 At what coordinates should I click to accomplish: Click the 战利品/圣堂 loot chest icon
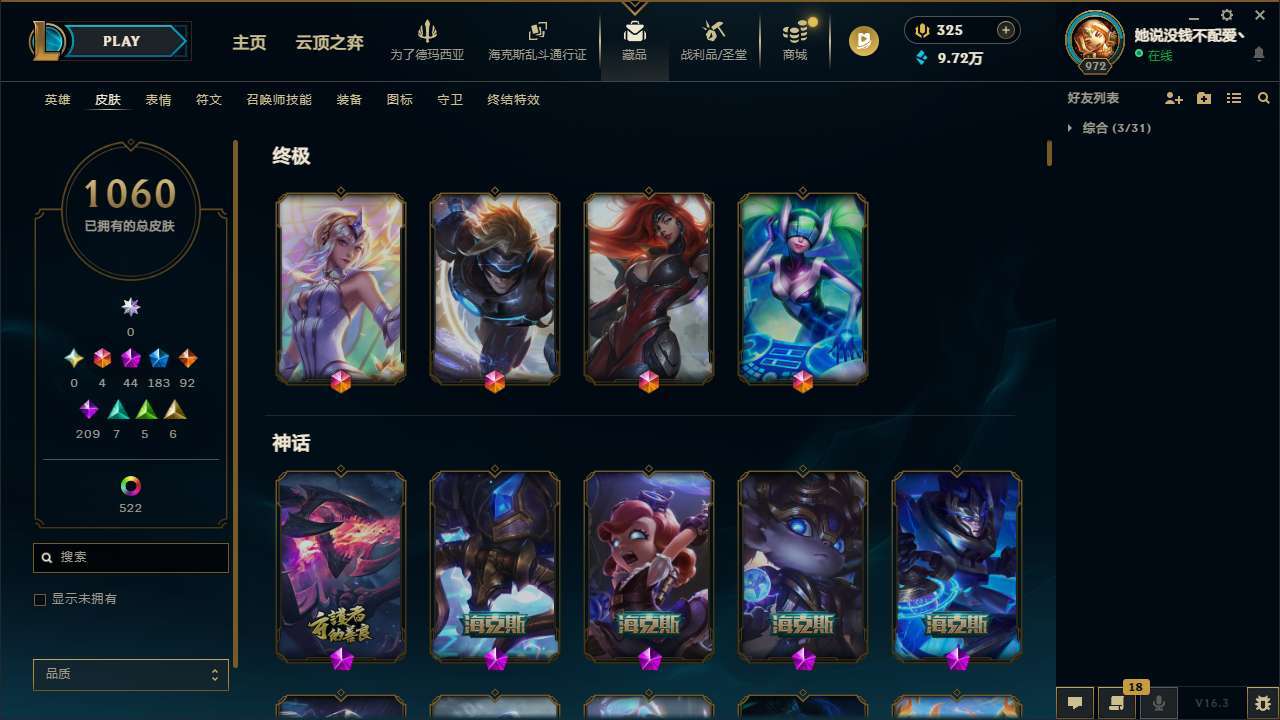coord(713,40)
